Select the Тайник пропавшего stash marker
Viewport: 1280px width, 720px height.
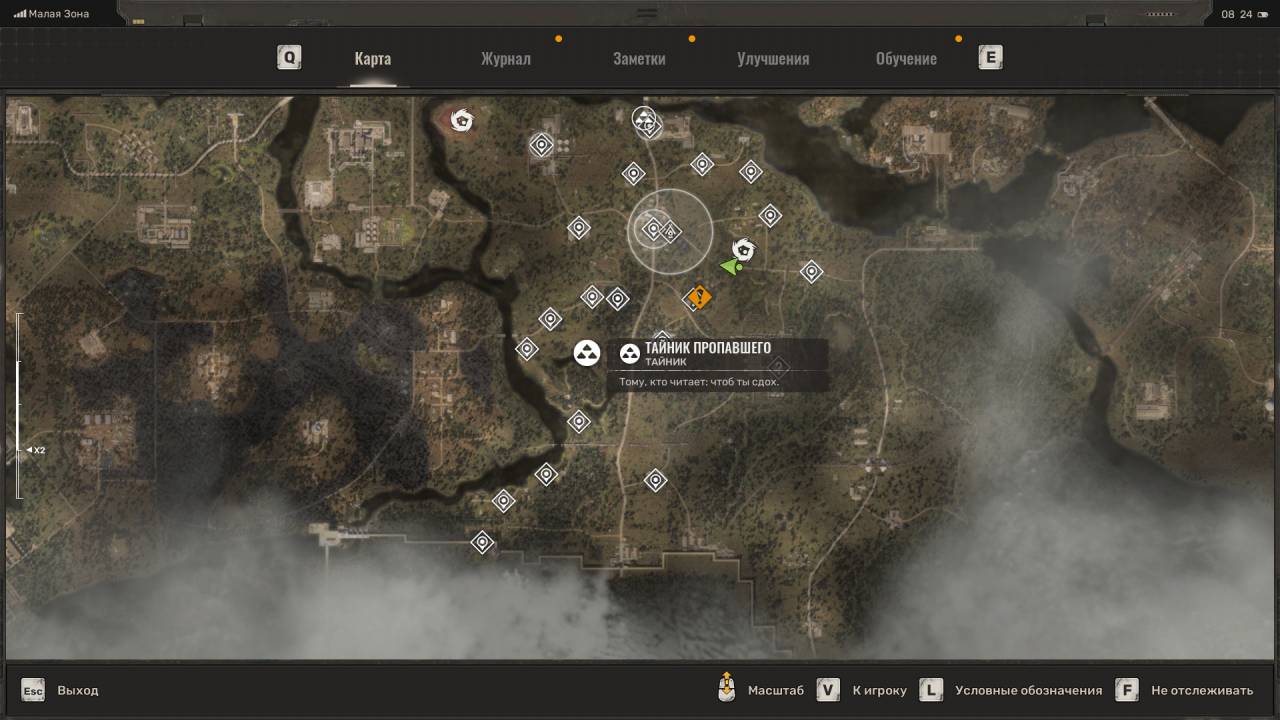pos(587,353)
